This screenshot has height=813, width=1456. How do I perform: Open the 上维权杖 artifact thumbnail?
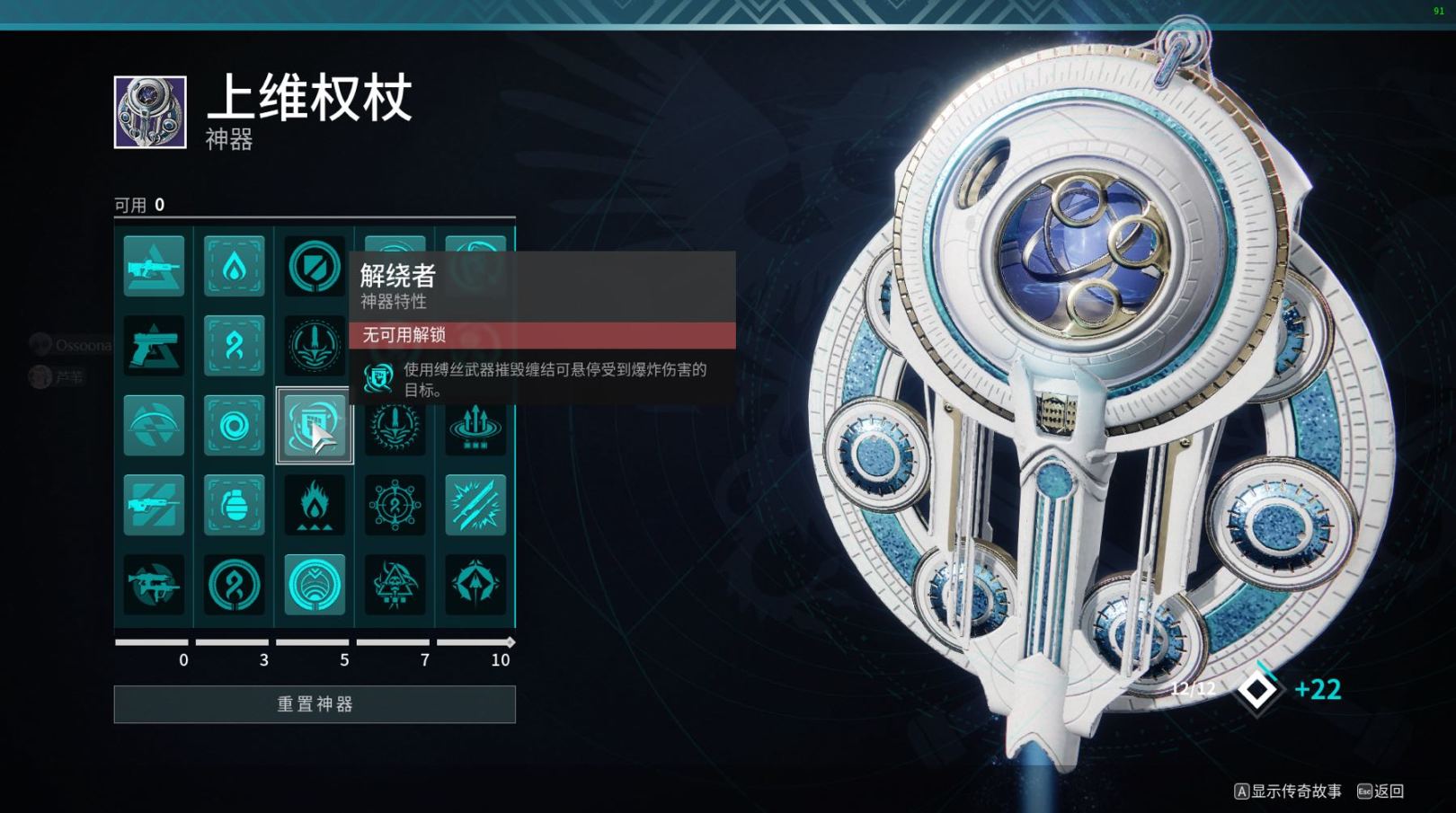[x=150, y=112]
